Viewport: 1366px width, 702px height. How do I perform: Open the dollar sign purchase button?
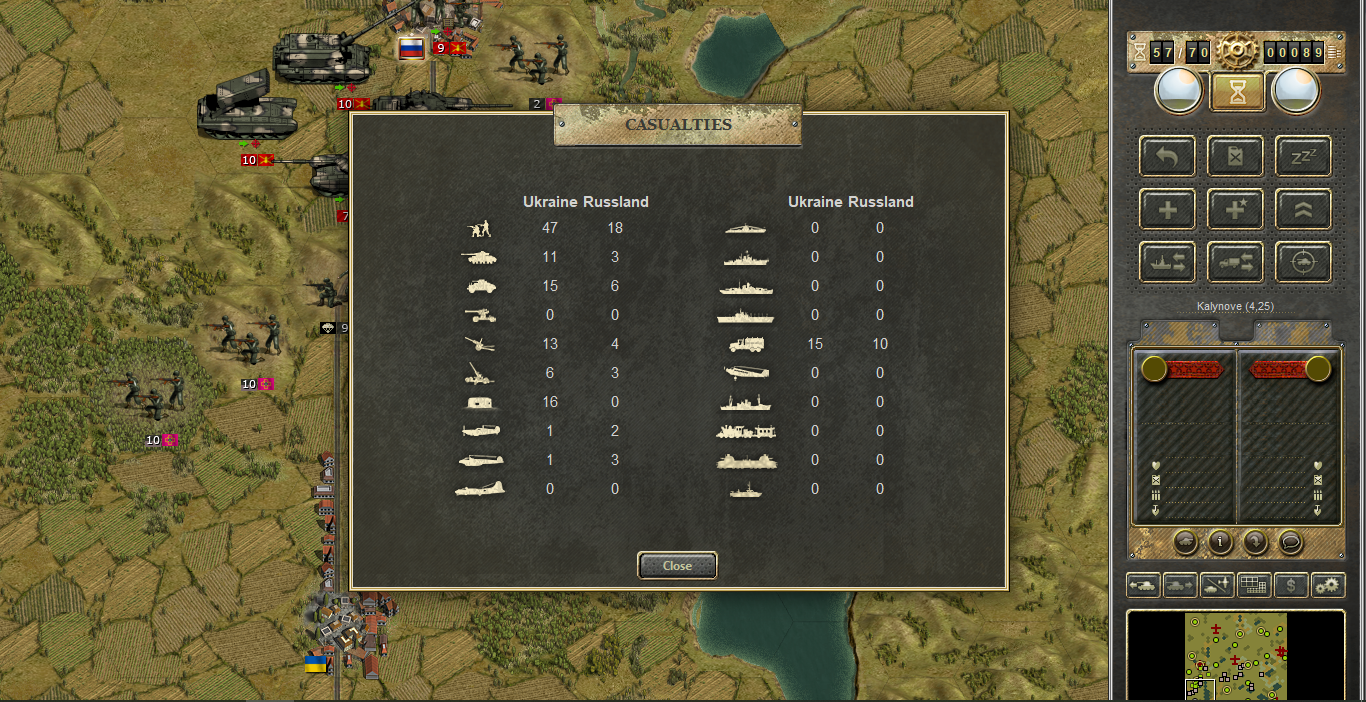point(1291,585)
